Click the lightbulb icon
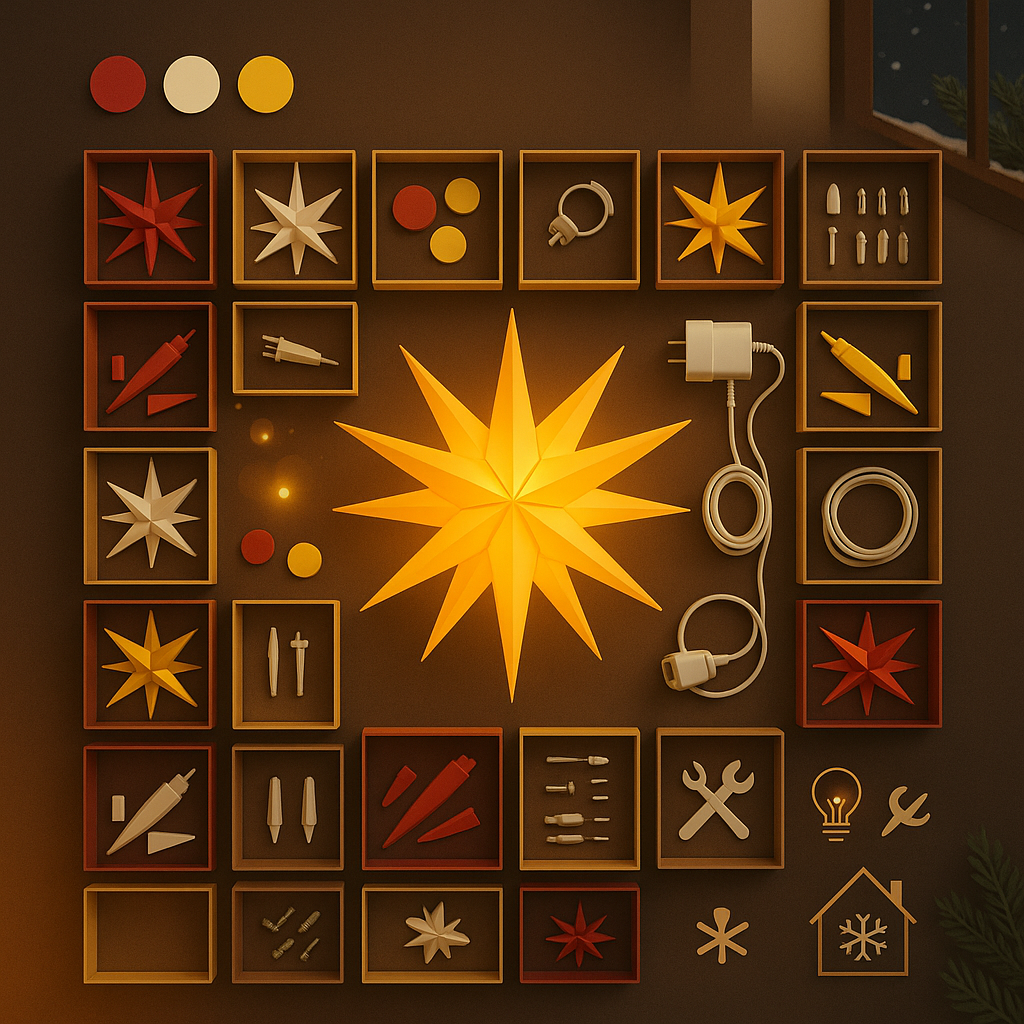 pyautogui.click(x=836, y=799)
